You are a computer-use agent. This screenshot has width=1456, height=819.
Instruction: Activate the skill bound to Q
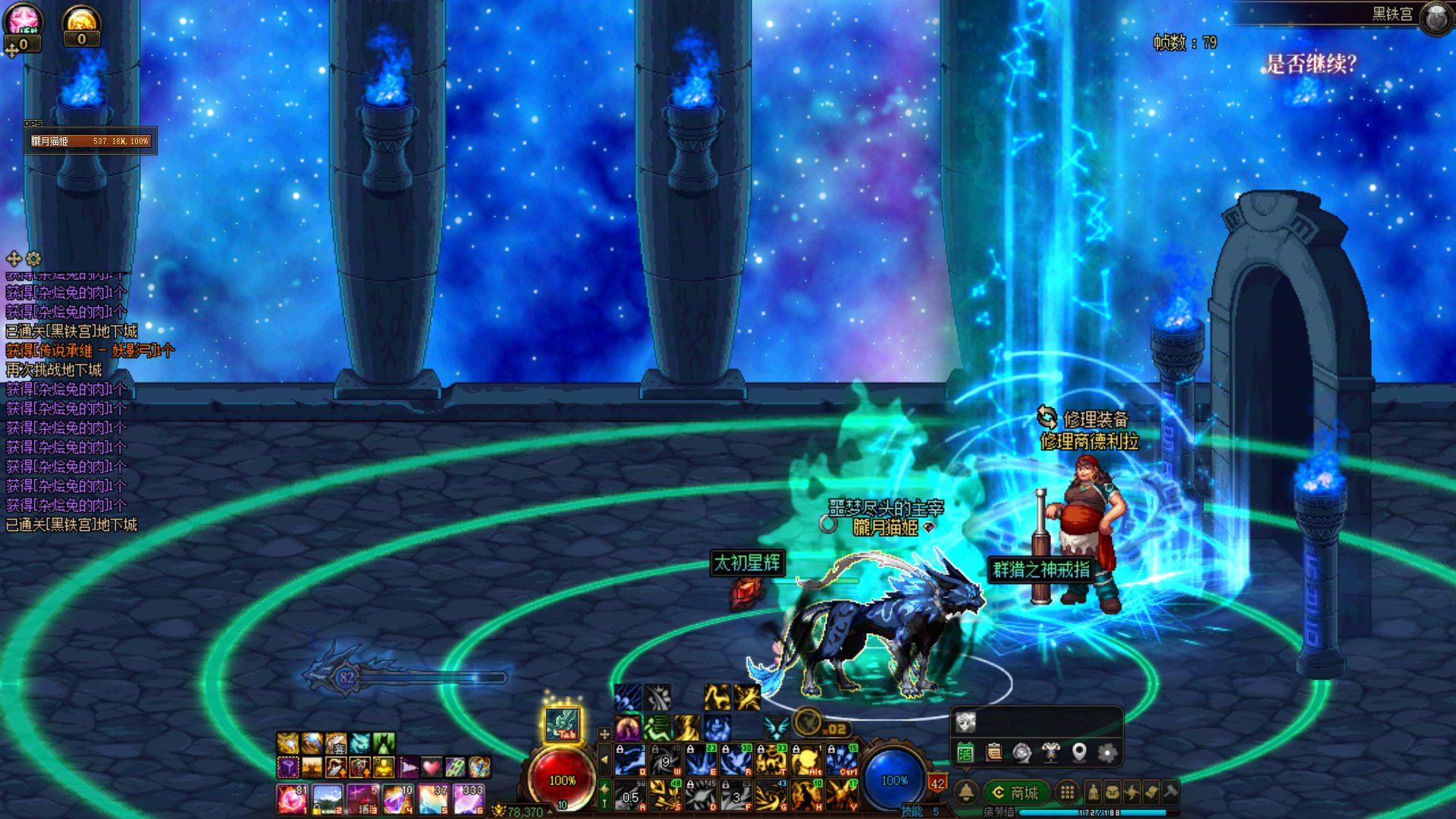point(630,760)
